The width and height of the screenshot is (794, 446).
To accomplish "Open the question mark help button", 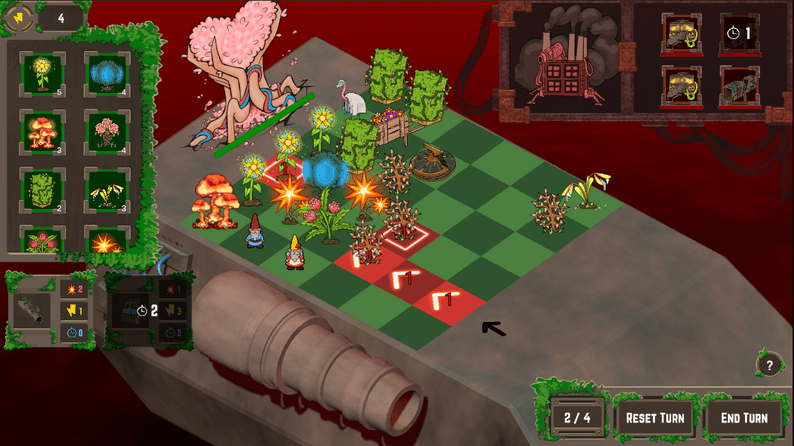I will 769,365.
